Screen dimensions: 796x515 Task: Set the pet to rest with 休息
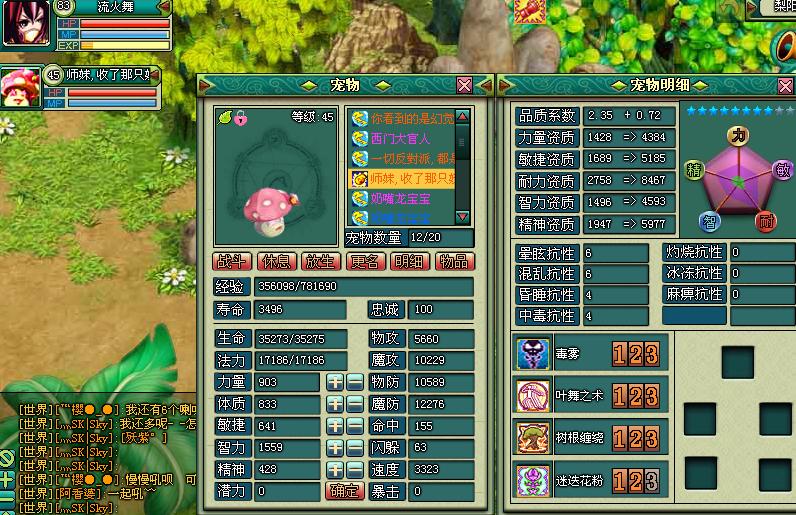[x=275, y=261]
